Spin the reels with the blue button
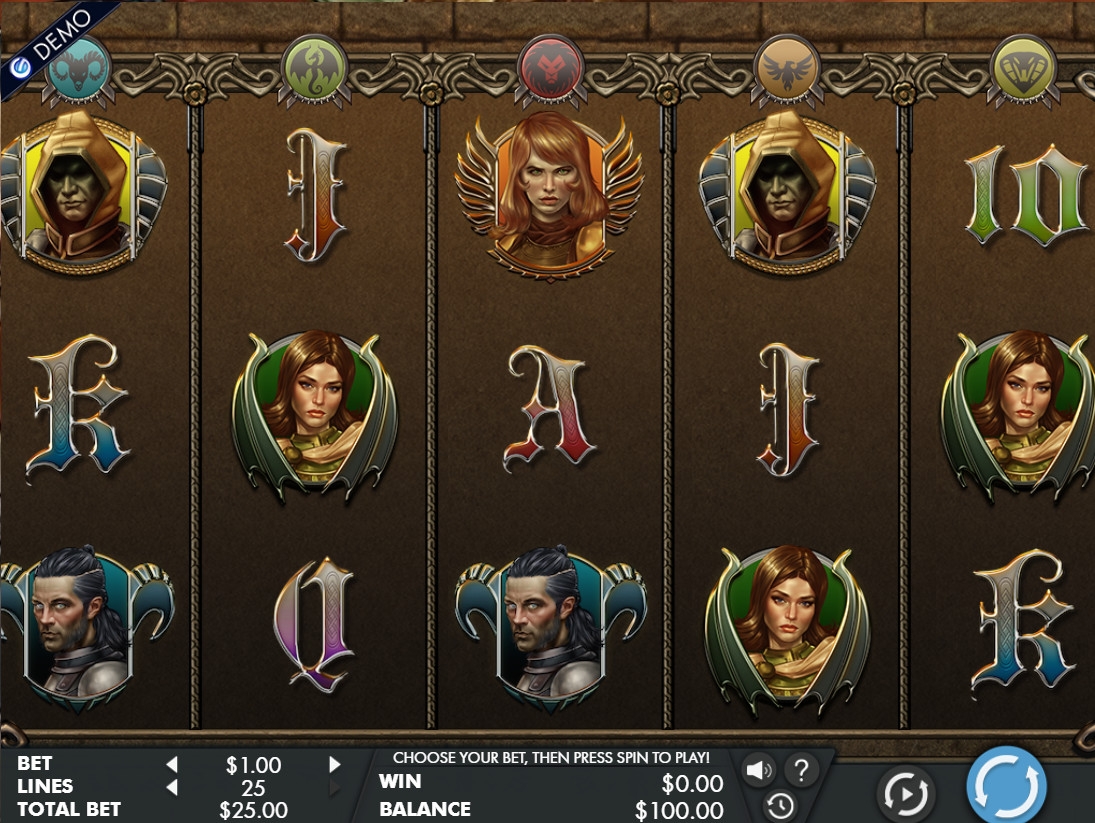 [1006, 787]
